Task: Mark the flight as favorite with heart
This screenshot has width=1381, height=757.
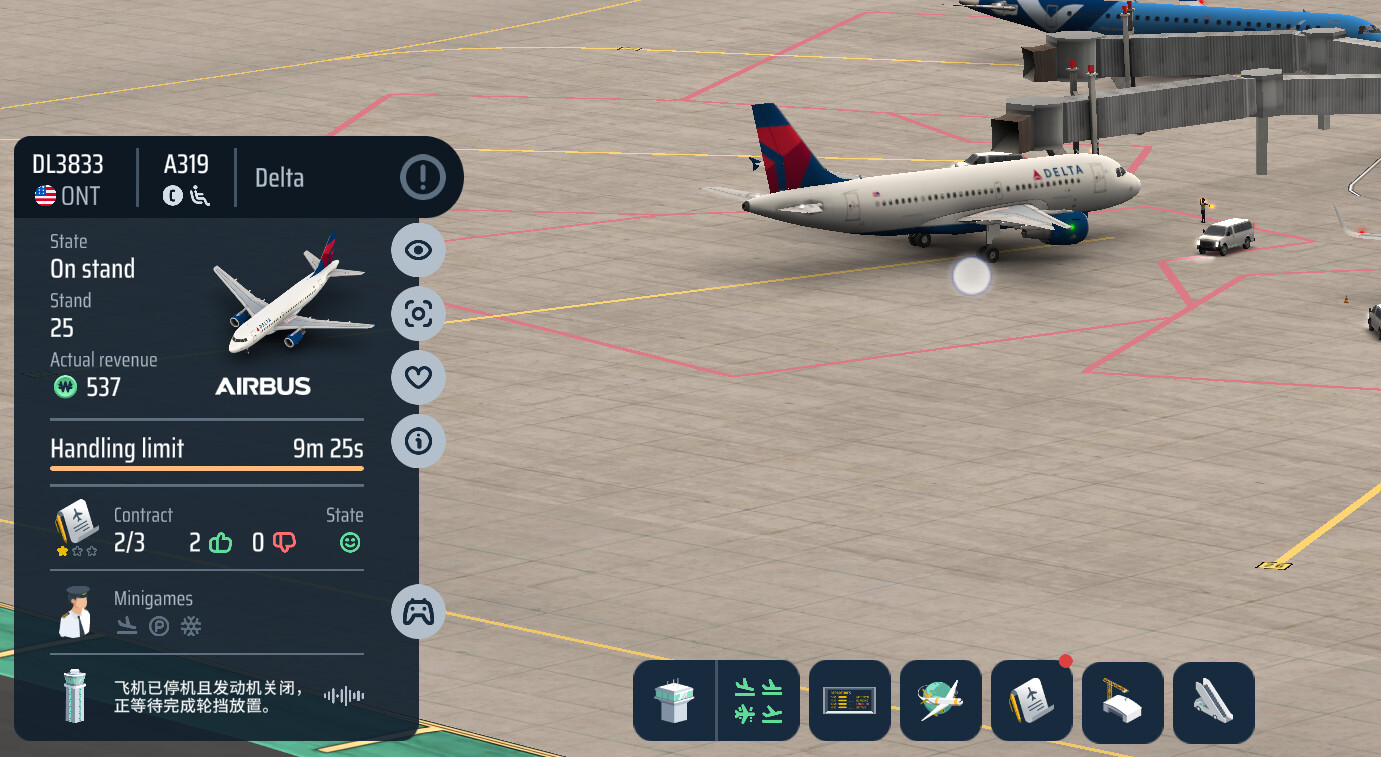Action: pos(418,377)
